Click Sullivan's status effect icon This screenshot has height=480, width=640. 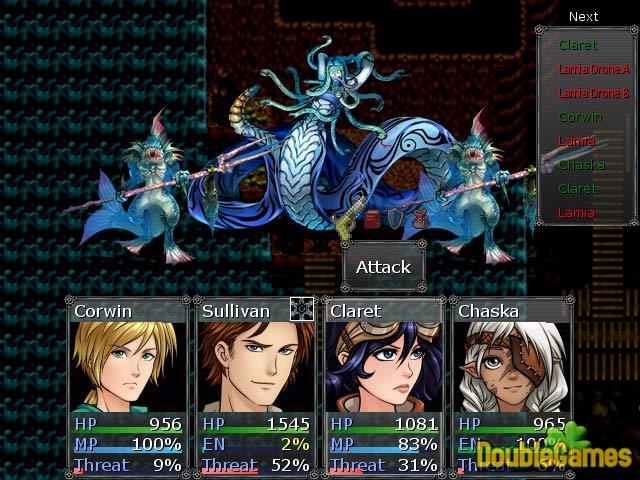click(302, 309)
